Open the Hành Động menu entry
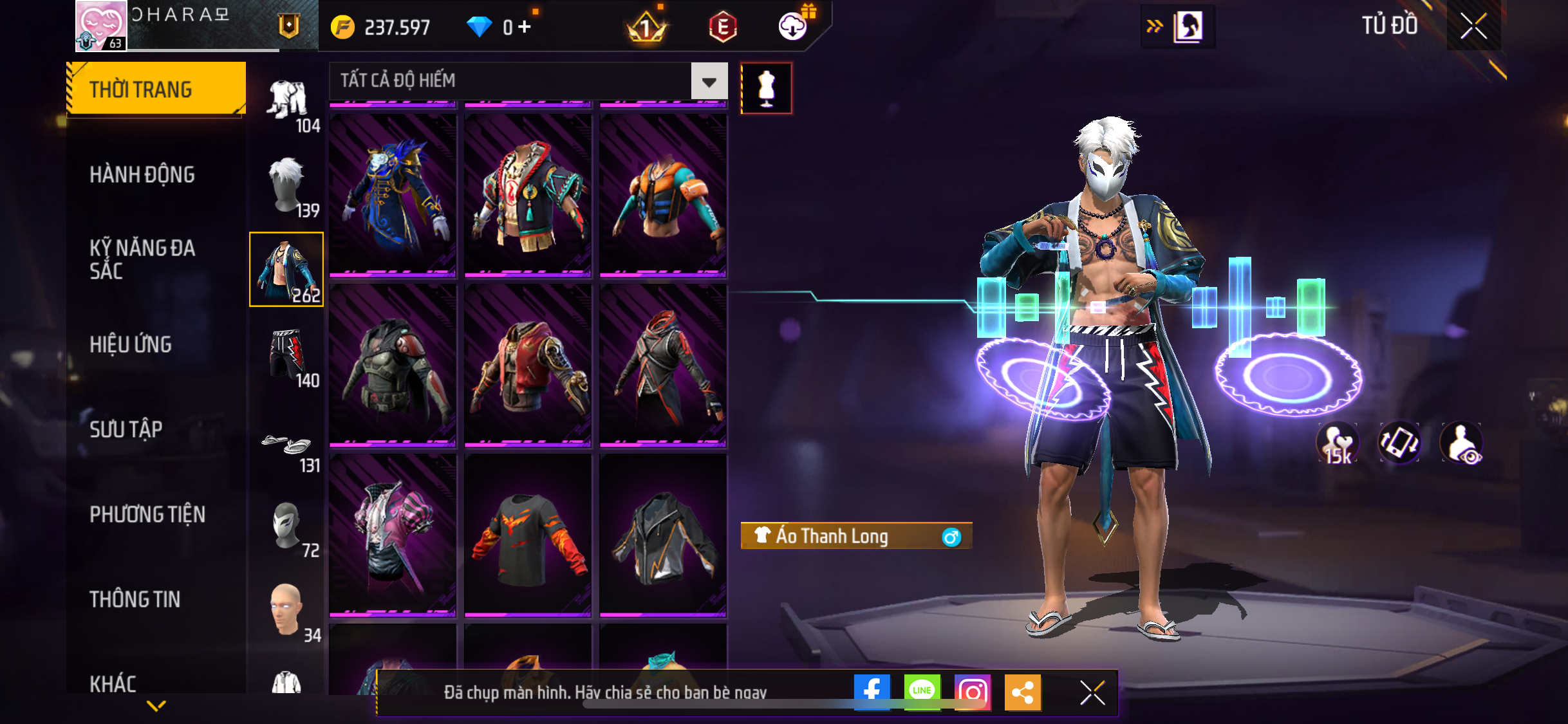Image resolution: width=1568 pixels, height=724 pixels. click(142, 174)
